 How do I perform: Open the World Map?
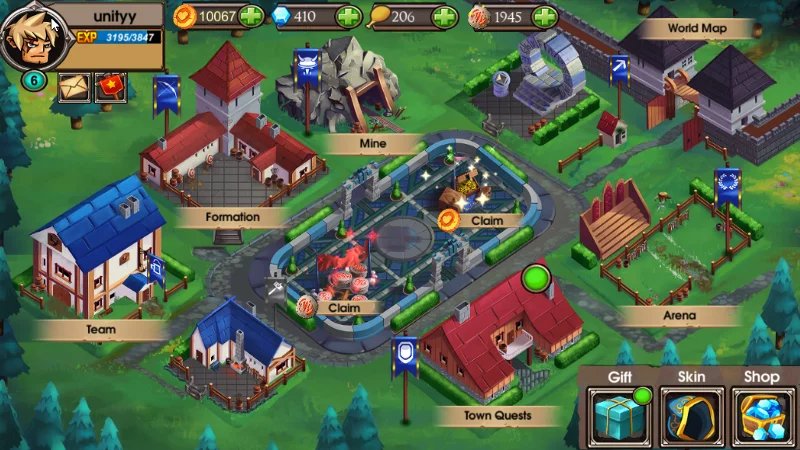(x=683, y=28)
